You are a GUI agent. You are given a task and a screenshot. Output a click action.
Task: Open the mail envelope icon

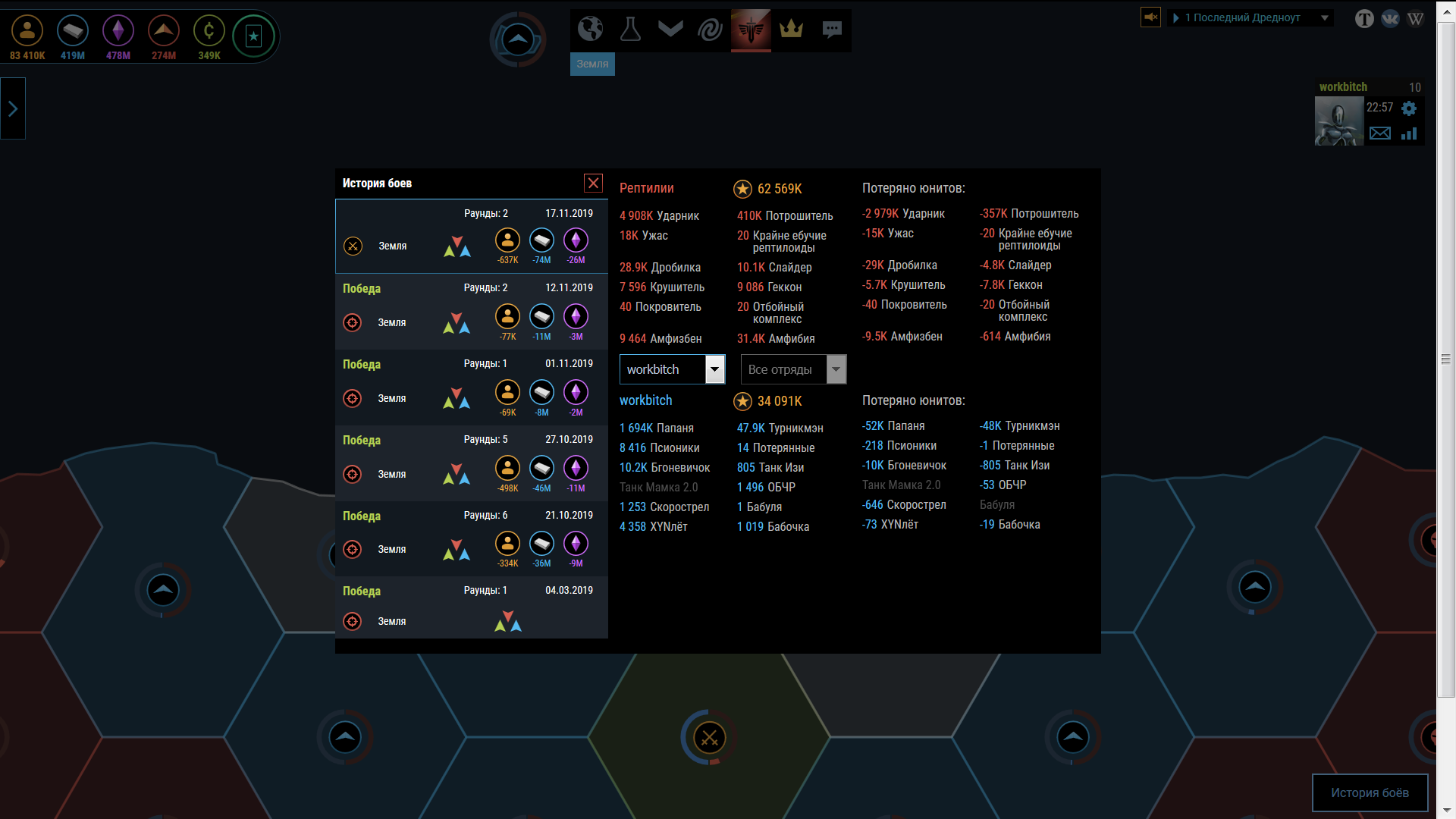(1380, 133)
